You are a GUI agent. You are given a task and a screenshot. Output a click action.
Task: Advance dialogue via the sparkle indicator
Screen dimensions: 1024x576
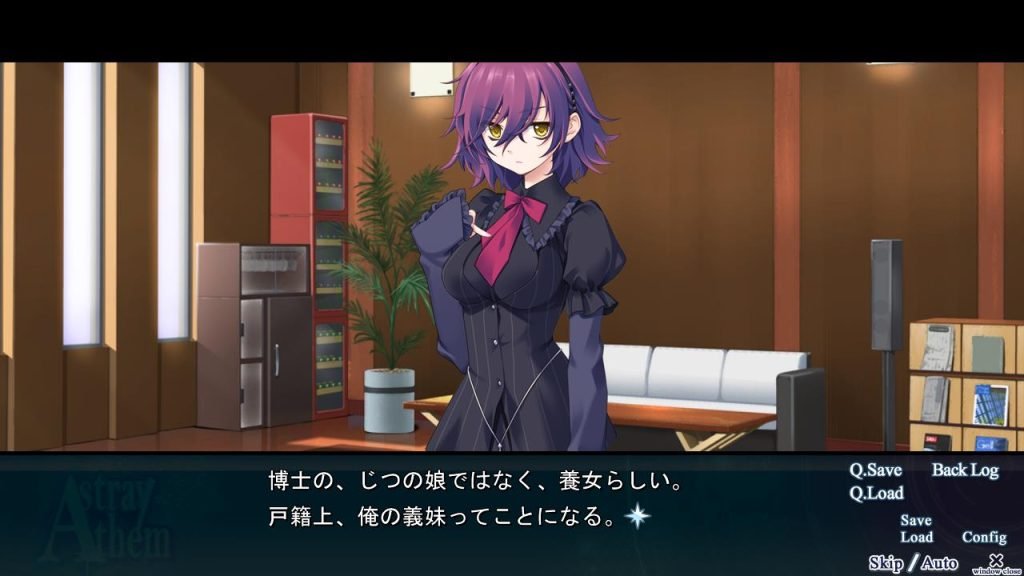pyautogui.click(x=637, y=517)
